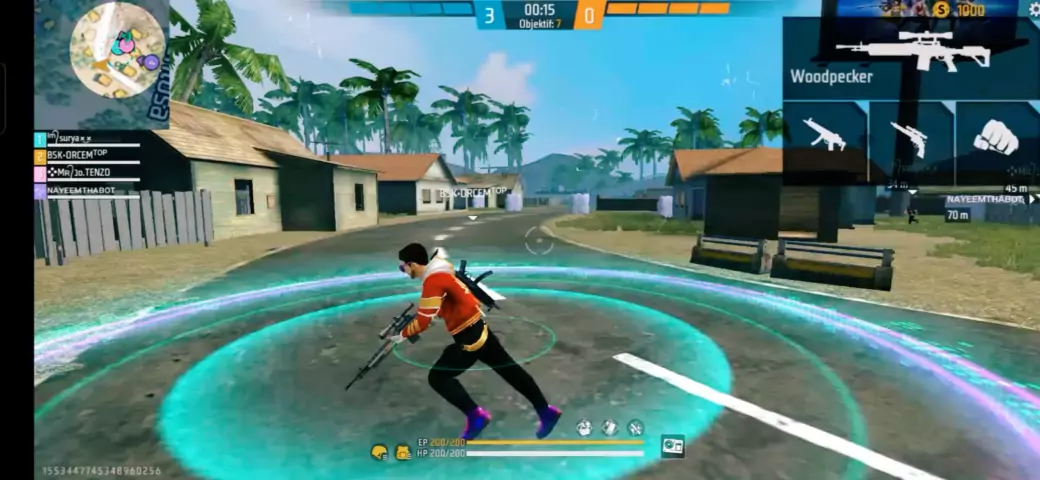
Task: Equip the scoped revolver pistol slot
Action: (x=910, y=138)
